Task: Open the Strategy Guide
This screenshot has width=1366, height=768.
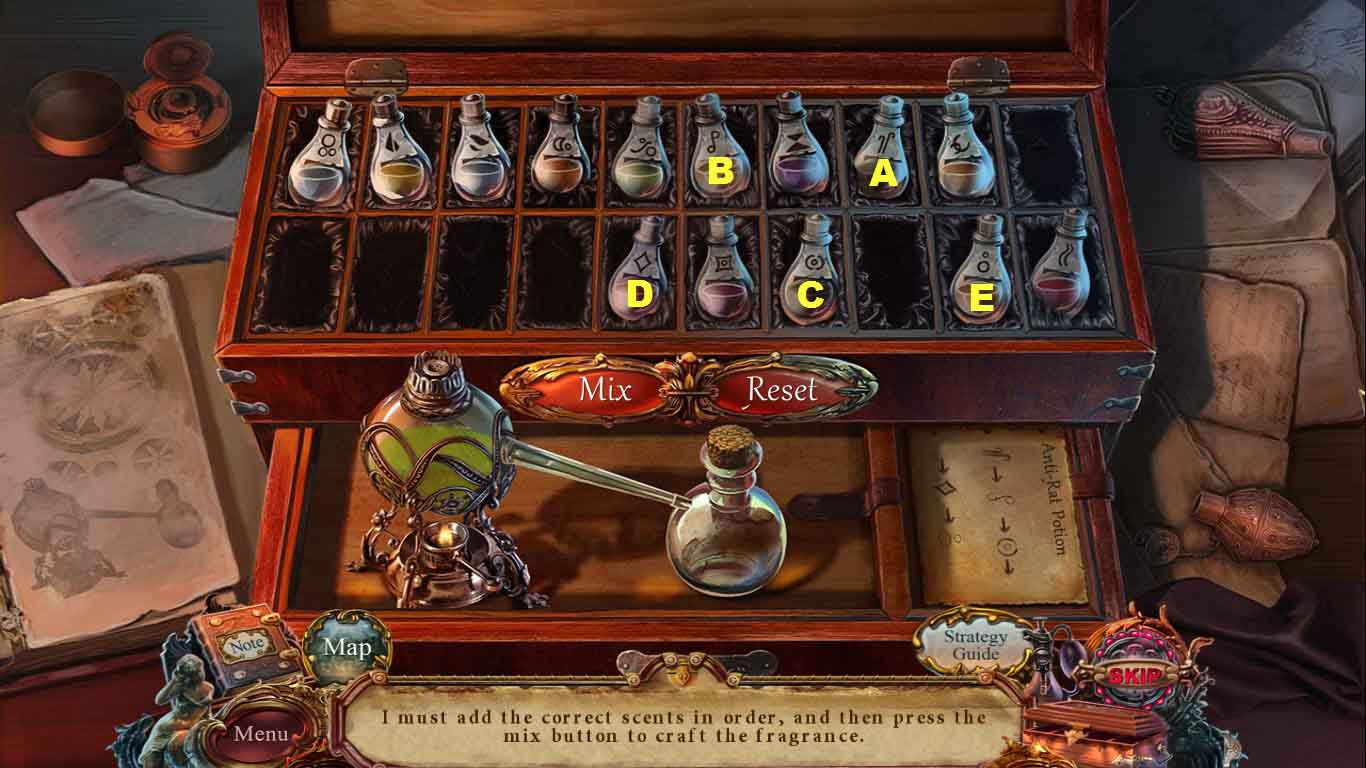Action: [975, 645]
